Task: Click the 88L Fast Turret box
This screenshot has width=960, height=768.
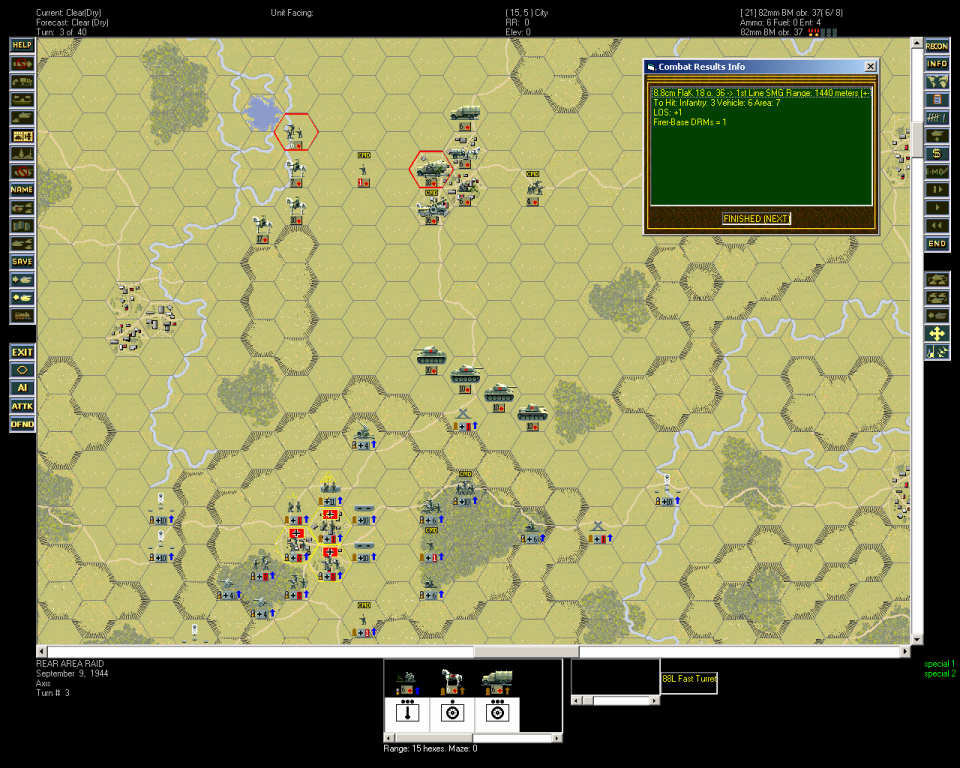Action: coord(689,681)
